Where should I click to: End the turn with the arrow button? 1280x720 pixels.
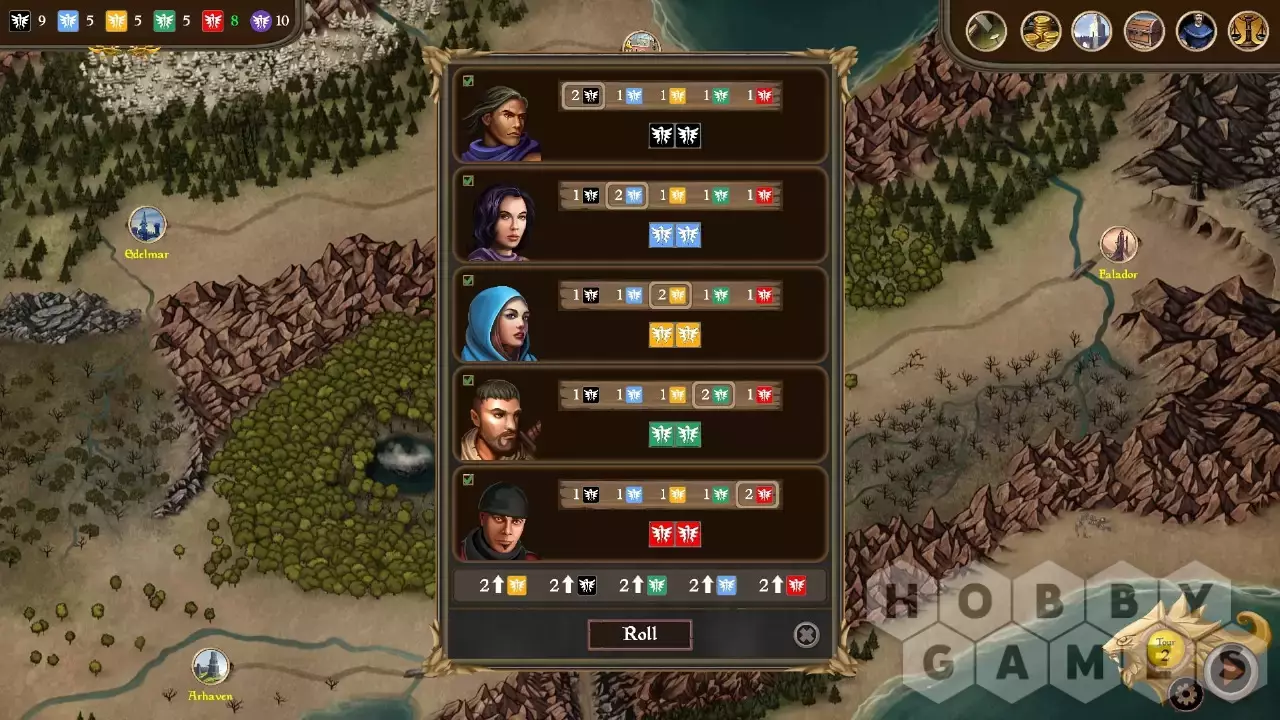tap(1231, 669)
